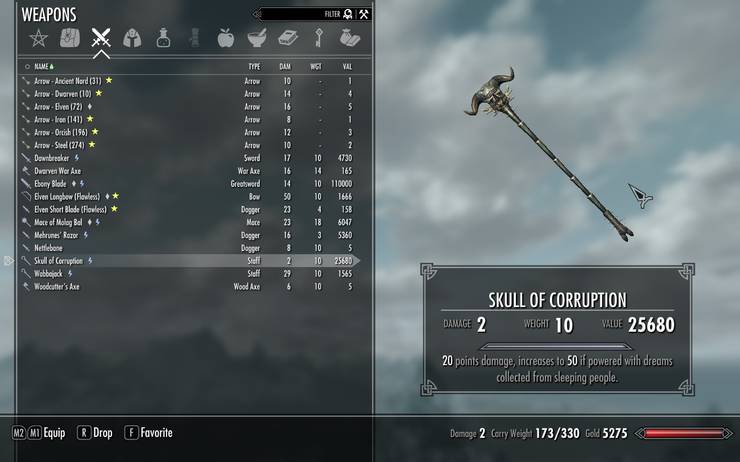
Task: Open the Misc coin pouch category
Action: tap(349, 39)
